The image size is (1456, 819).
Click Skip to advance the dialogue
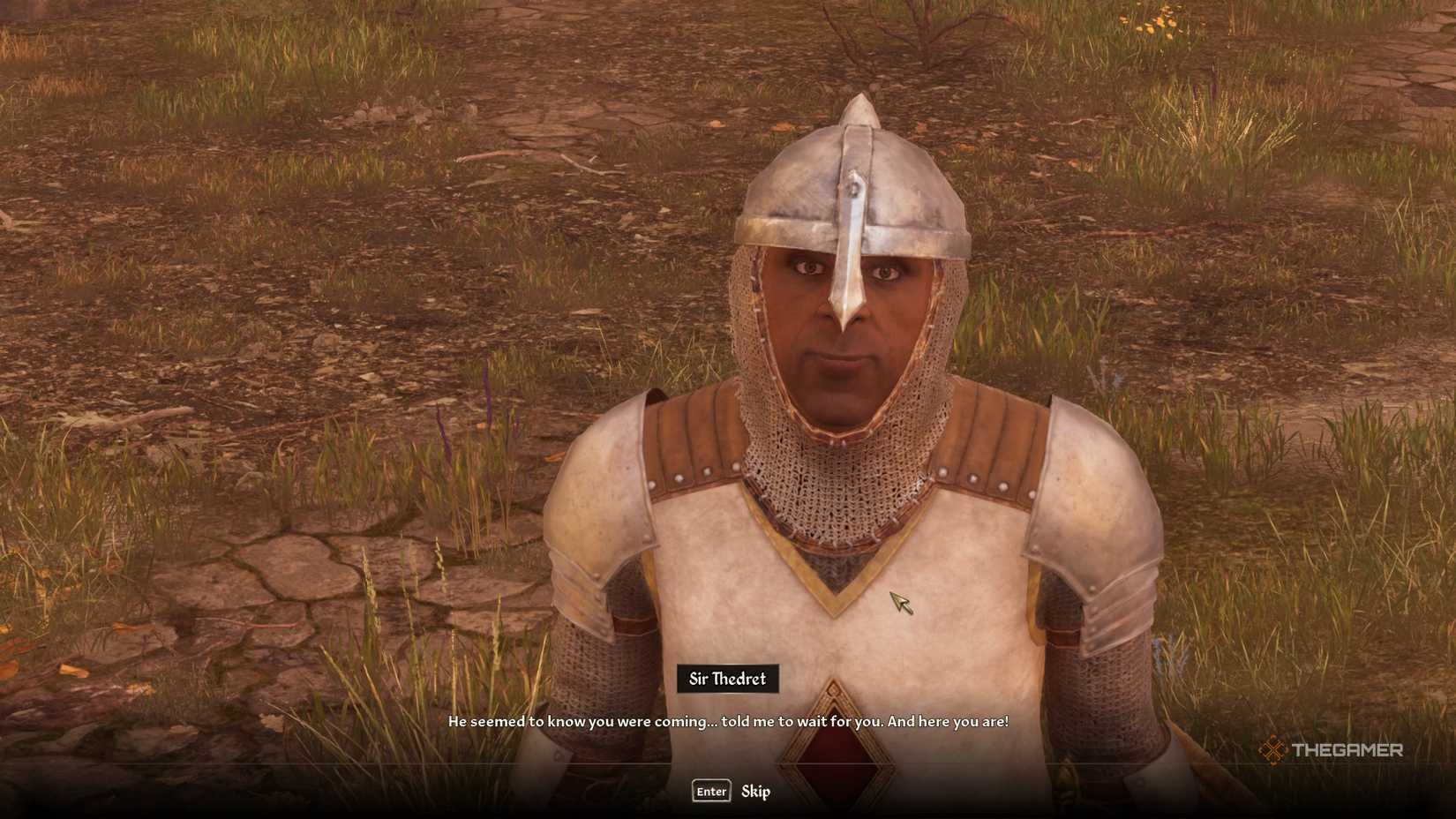(755, 792)
